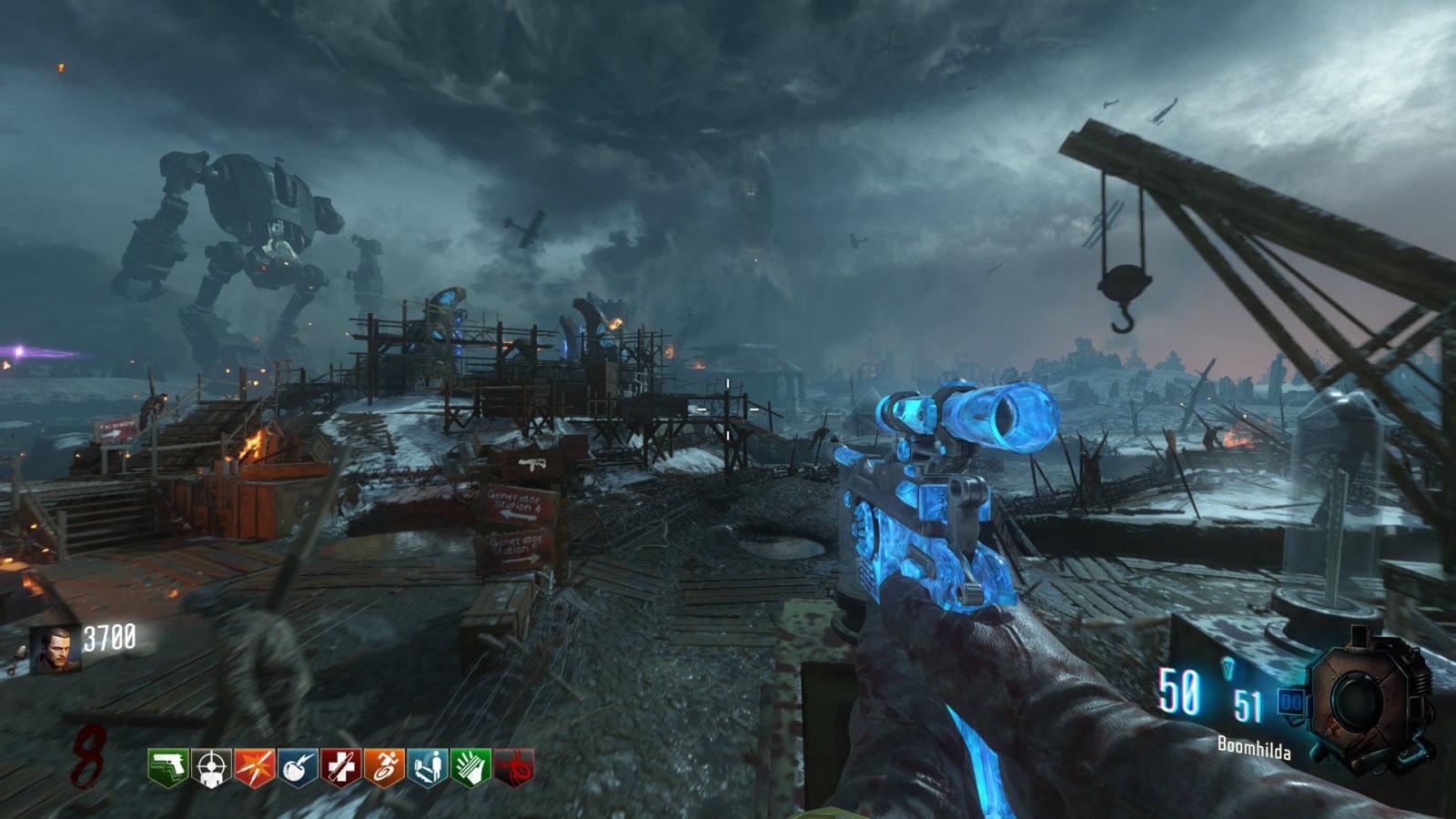This screenshot has width=1456, height=819.
Task: Click the Deadshot Daiquiri crosshair perk icon
Action: pyautogui.click(x=210, y=767)
